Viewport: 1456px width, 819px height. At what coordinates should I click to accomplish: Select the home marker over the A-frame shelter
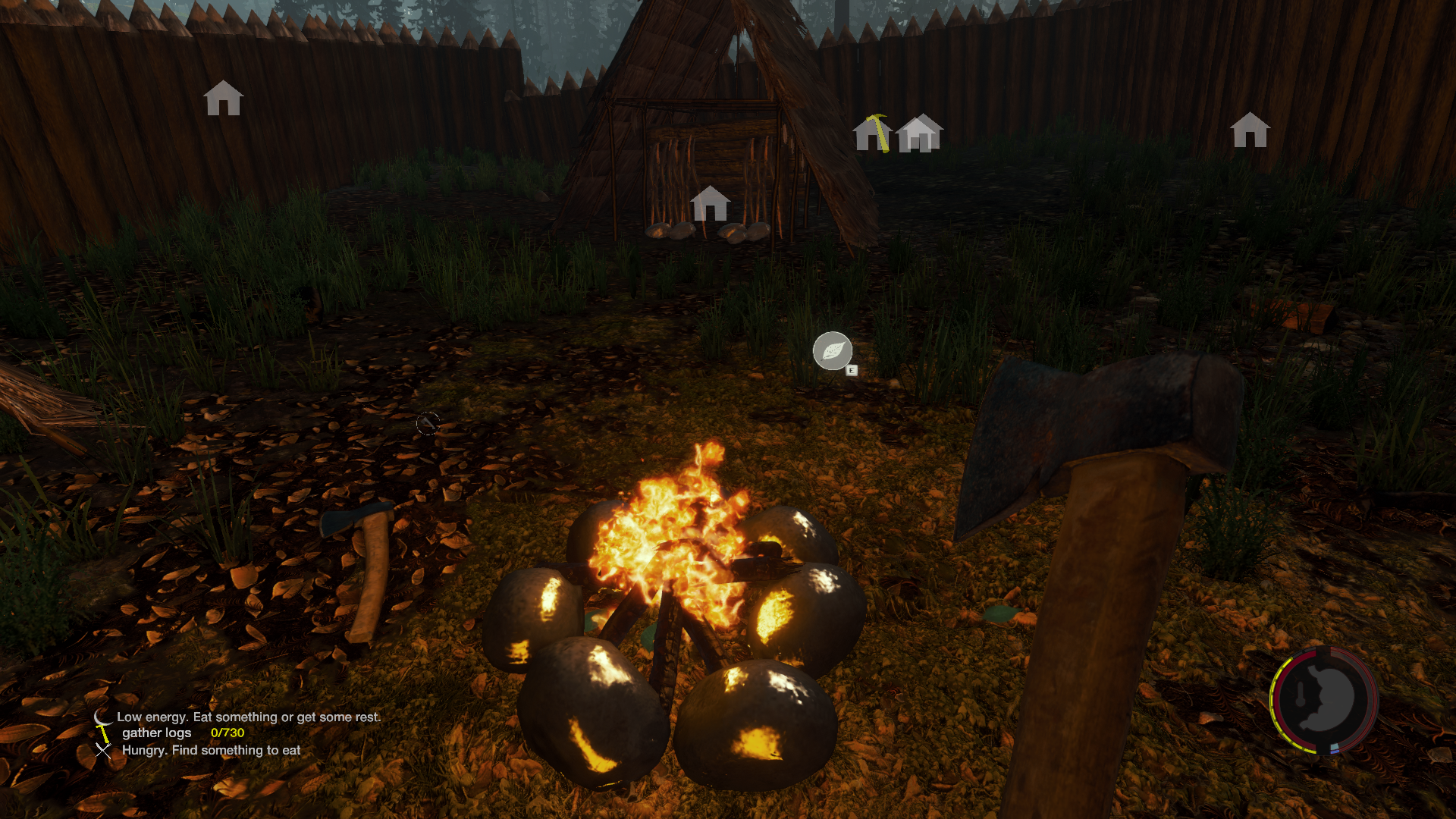click(x=710, y=203)
